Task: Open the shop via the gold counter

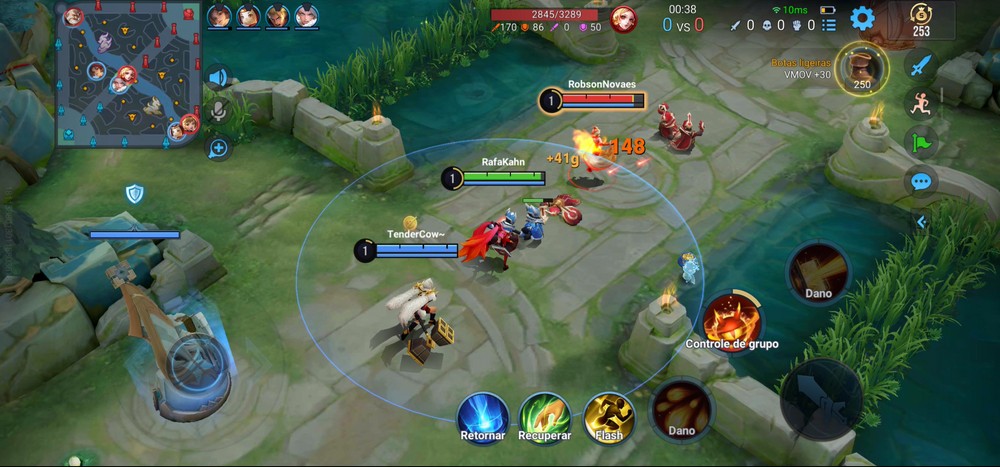Action: 920,19
